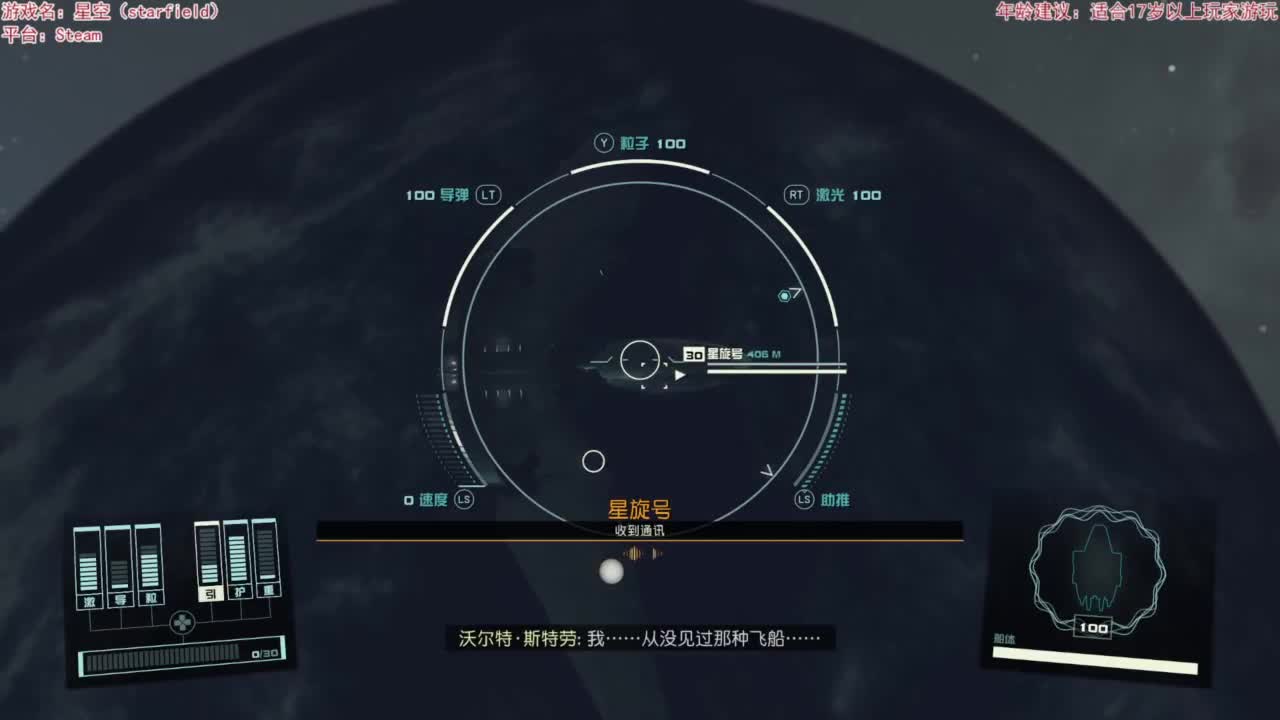Click the arrow beside the targeted ship
This screenshot has width=1280, height=720.
point(680,376)
